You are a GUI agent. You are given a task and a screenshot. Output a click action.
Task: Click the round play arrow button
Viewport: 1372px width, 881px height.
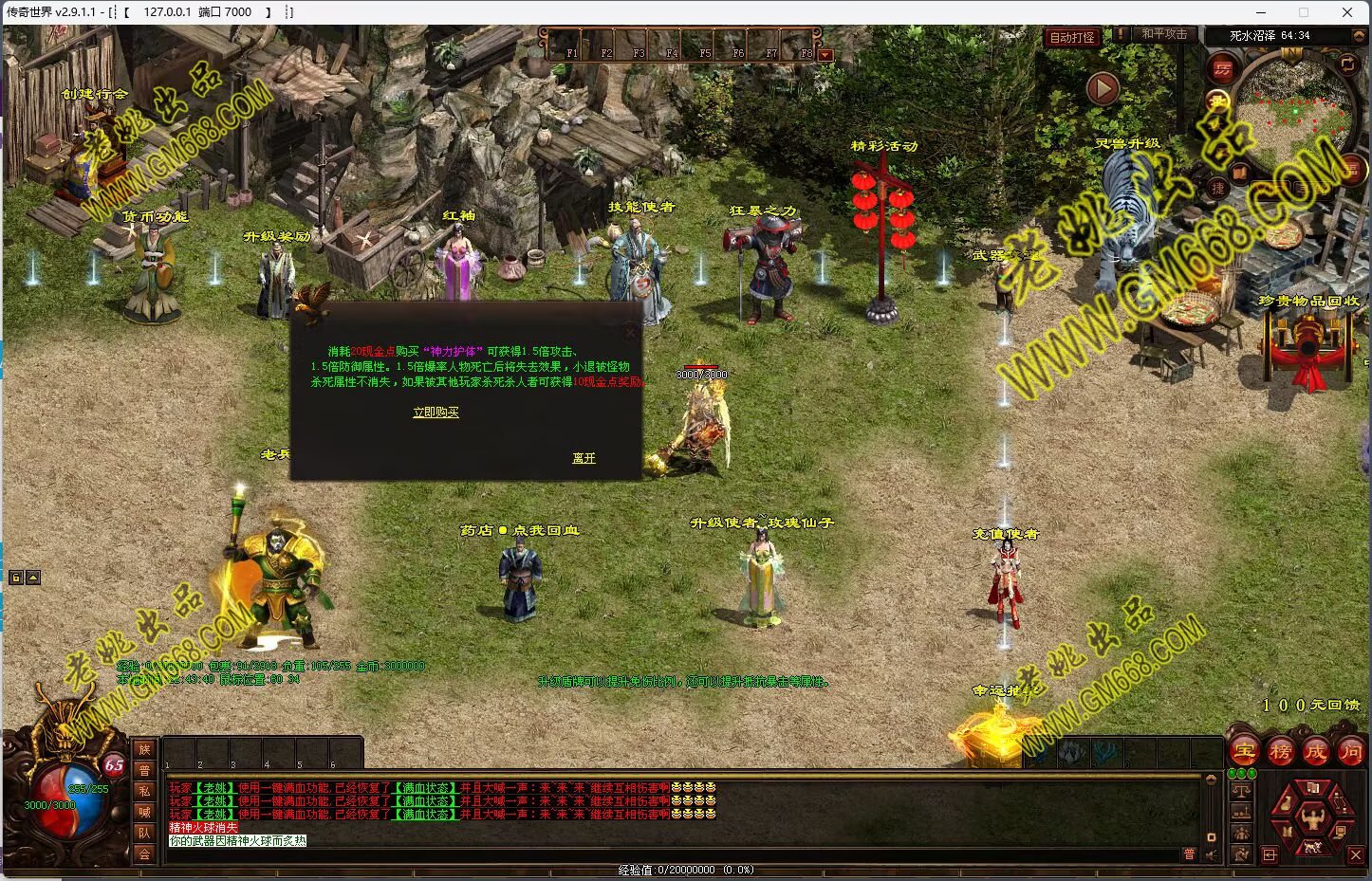tap(1102, 89)
